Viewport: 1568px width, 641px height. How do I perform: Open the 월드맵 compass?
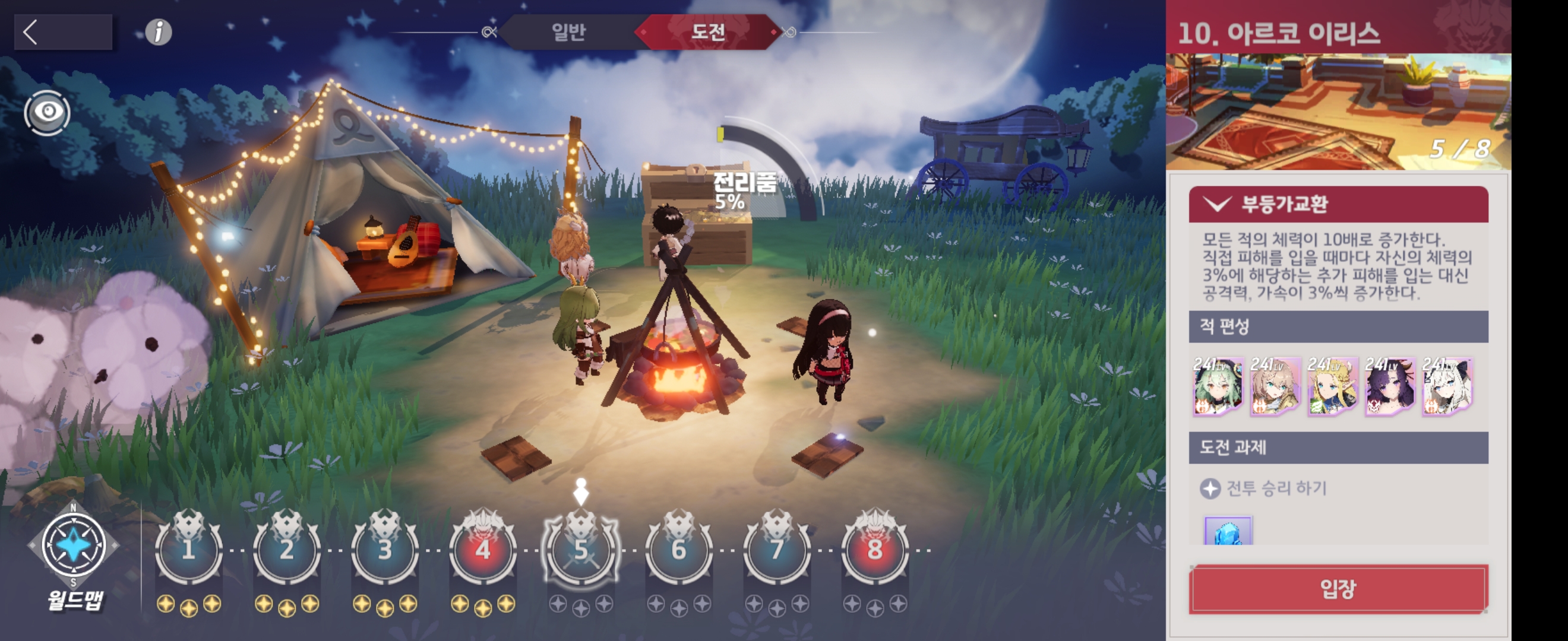[x=74, y=545]
